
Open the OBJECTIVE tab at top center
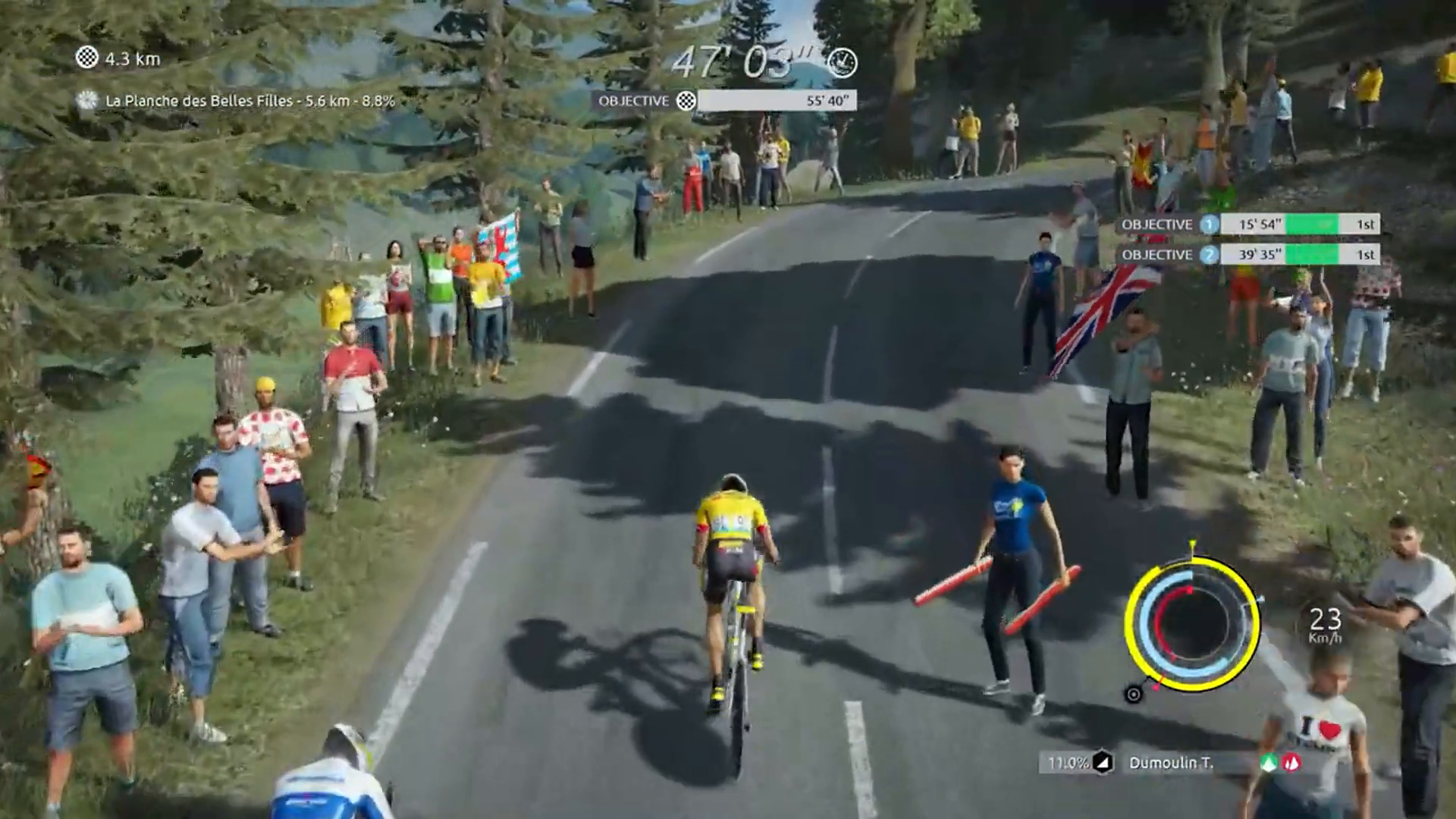point(634,100)
